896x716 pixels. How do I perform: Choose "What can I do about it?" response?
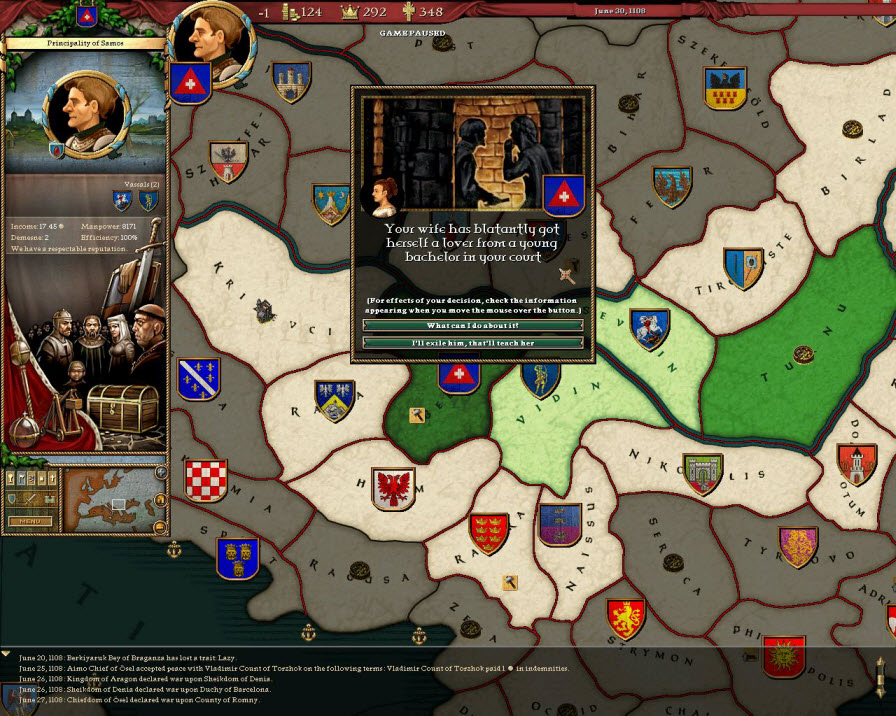(x=472, y=326)
